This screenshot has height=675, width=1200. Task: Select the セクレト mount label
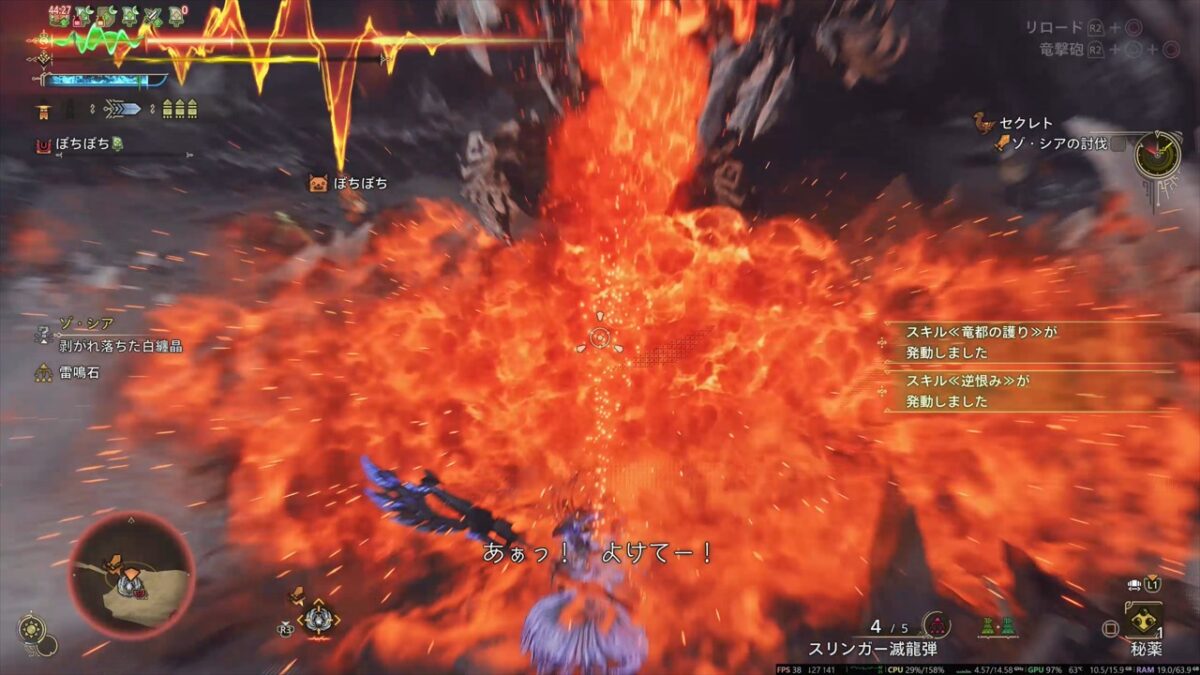pos(1025,123)
